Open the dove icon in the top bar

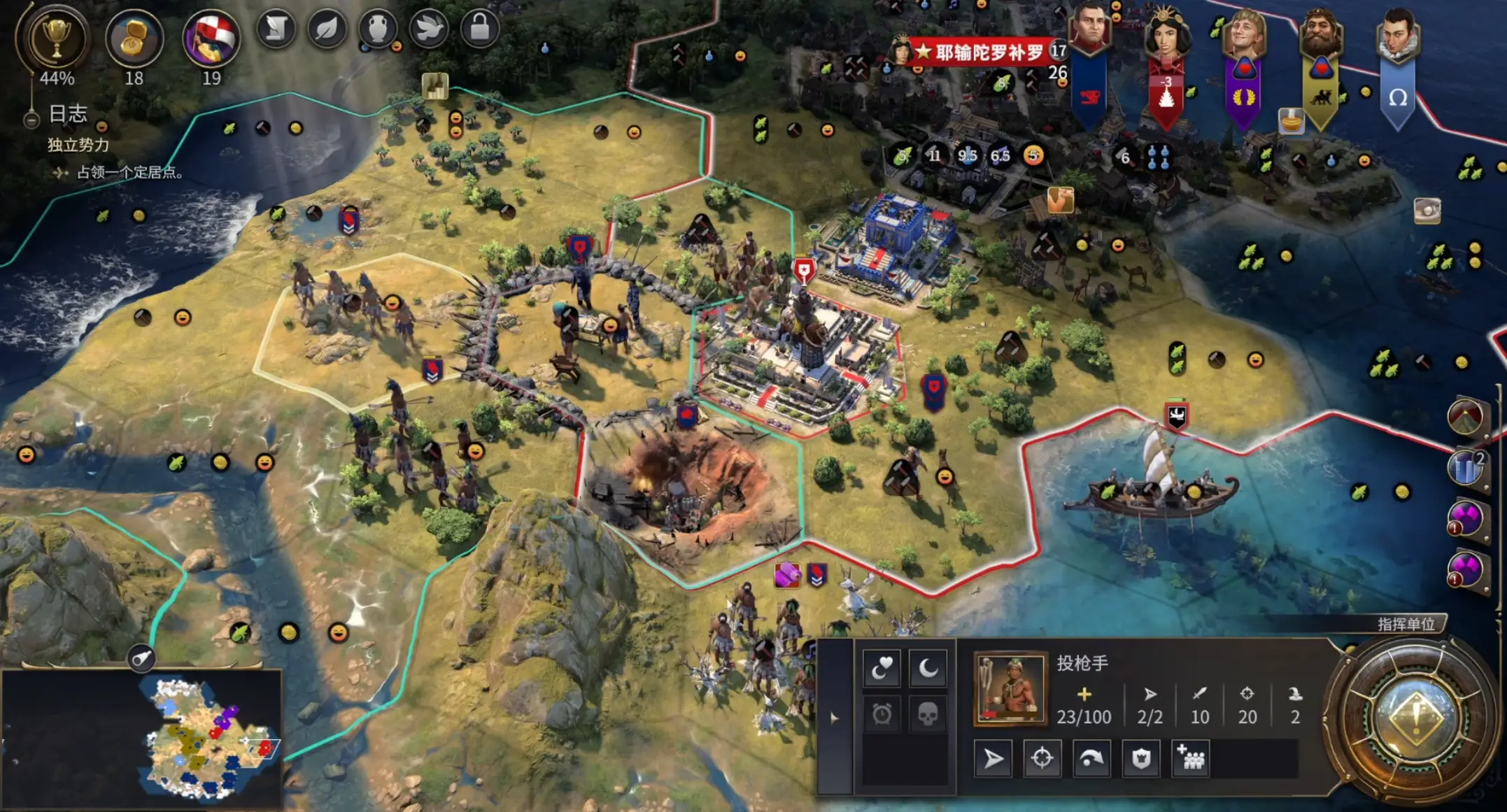pyautogui.click(x=429, y=29)
